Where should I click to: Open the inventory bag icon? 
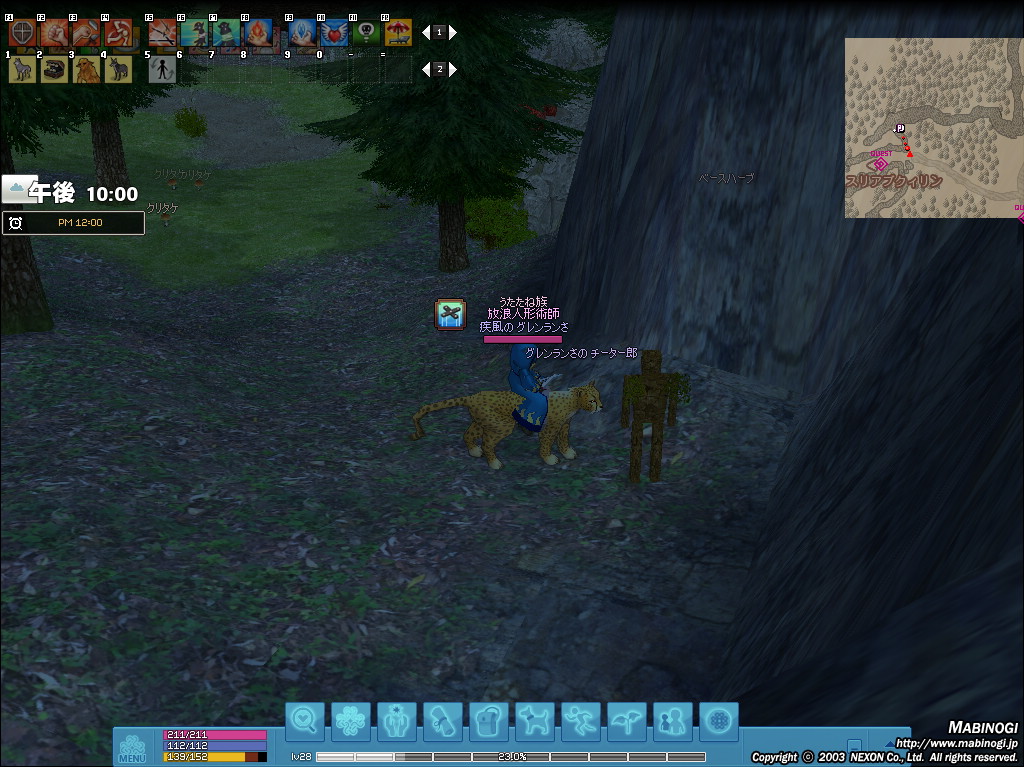click(489, 721)
